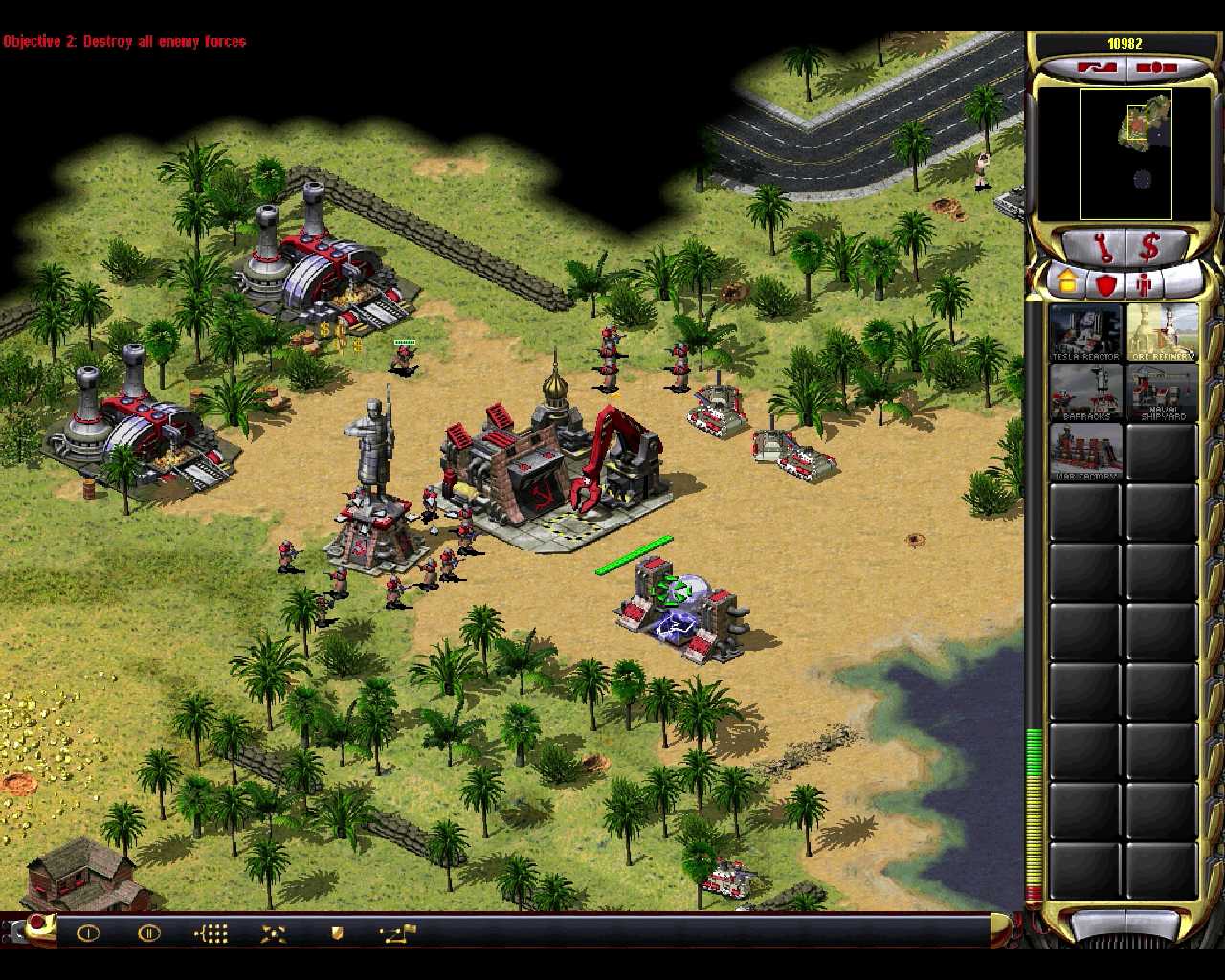Select team I on the command bar
The width and height of the screenshot is (1225, 980).
click(88, 933)
